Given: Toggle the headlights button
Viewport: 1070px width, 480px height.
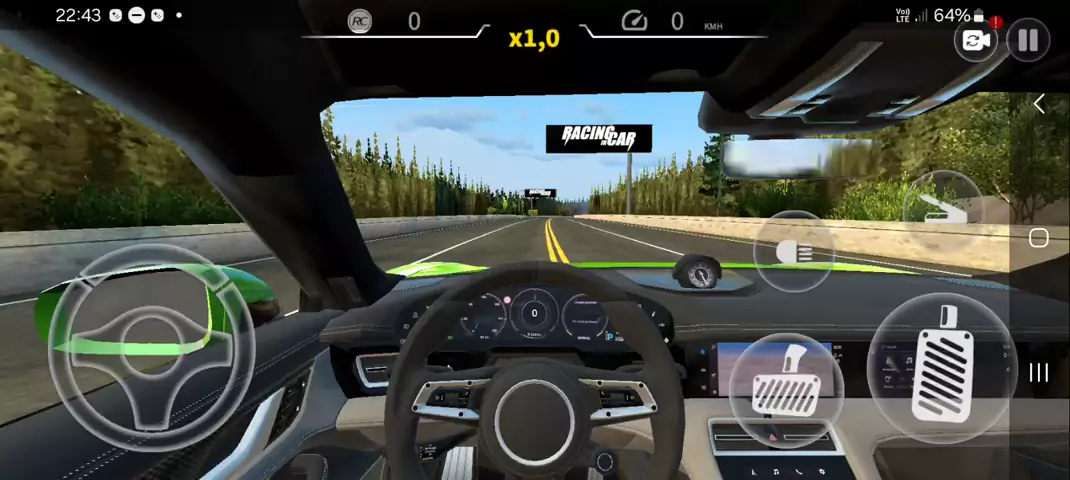Looking at the screenshot, I should tap(792, 251).
